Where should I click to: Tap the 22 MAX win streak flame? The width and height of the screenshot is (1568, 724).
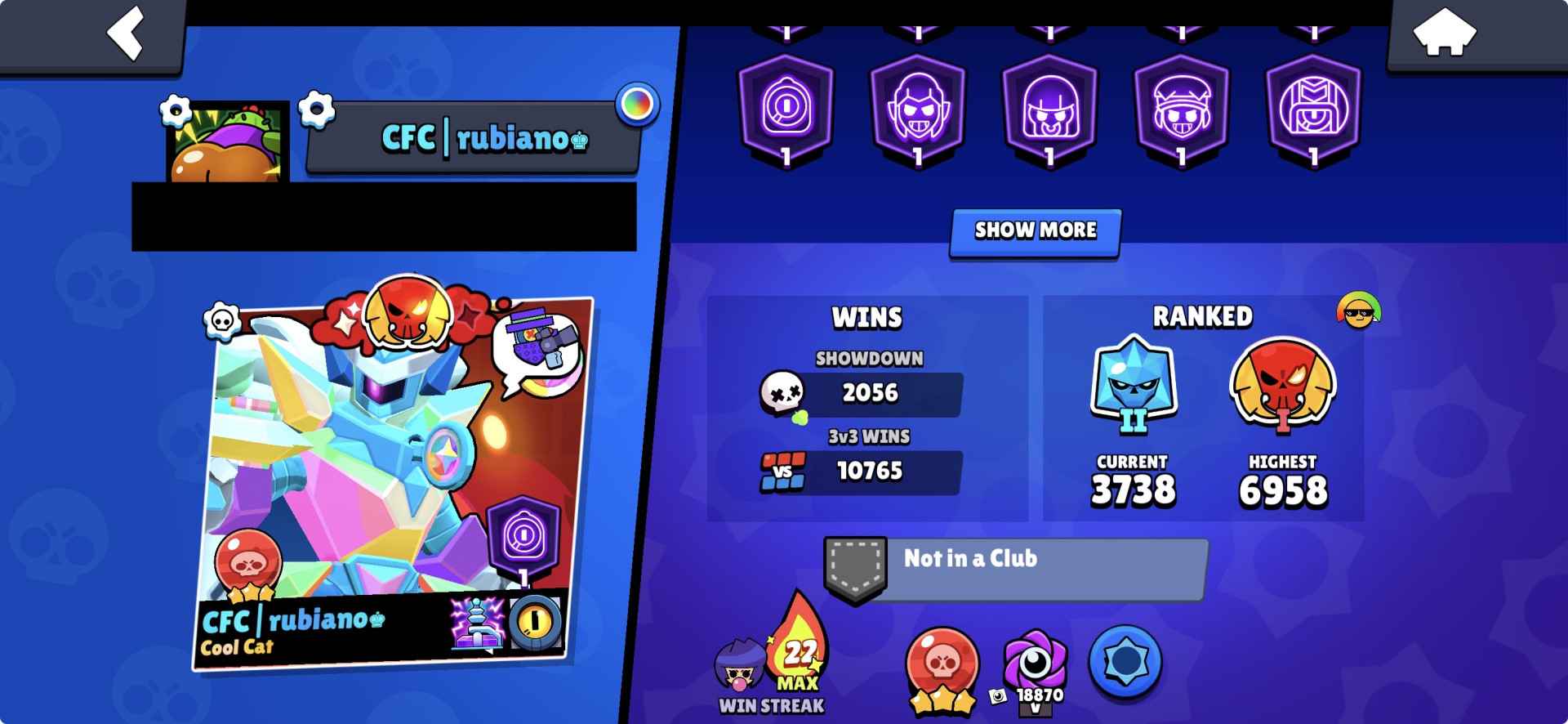[799, 658]
